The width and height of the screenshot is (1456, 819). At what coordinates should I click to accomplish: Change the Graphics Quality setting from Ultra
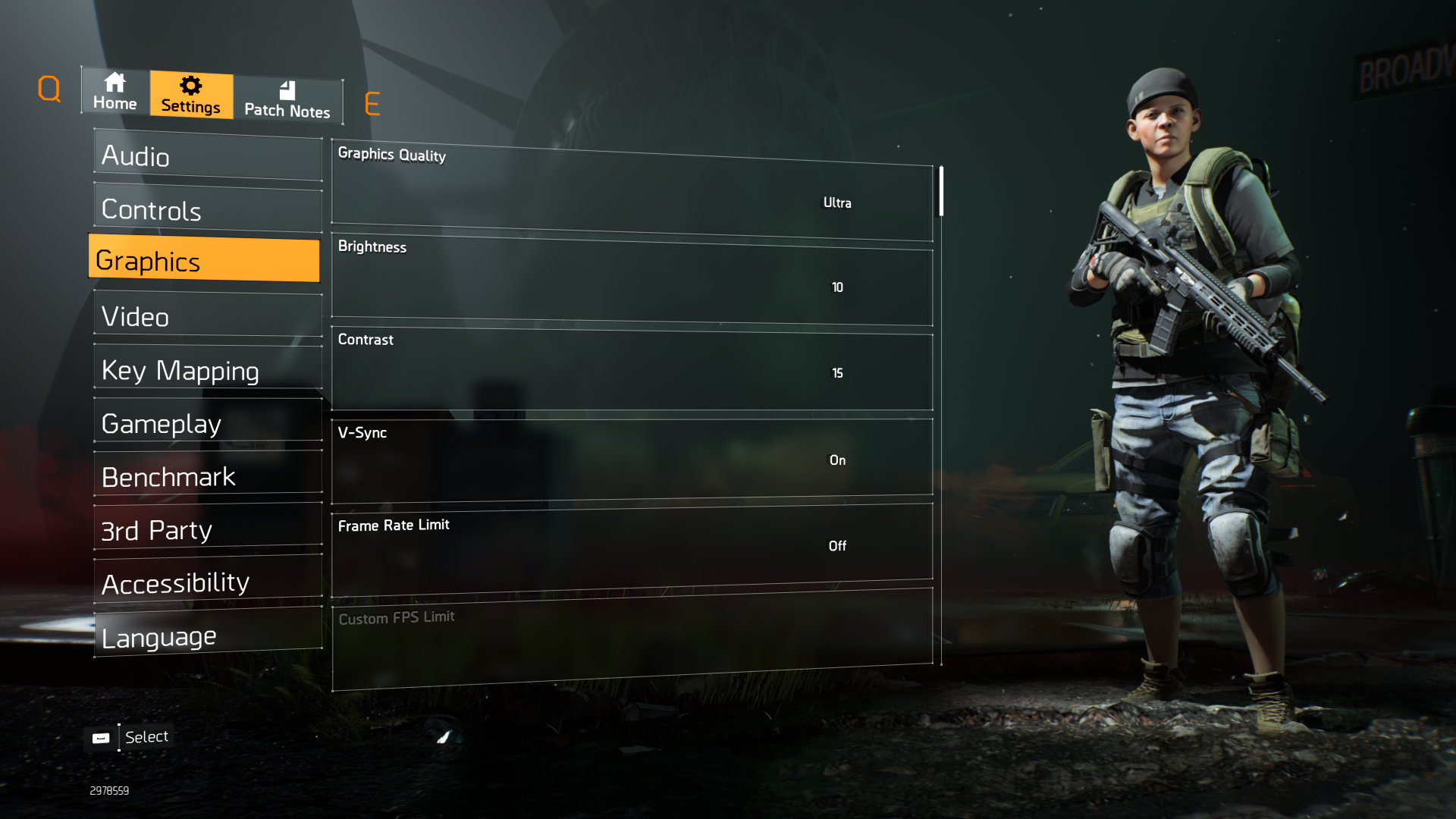coord(836,202)
